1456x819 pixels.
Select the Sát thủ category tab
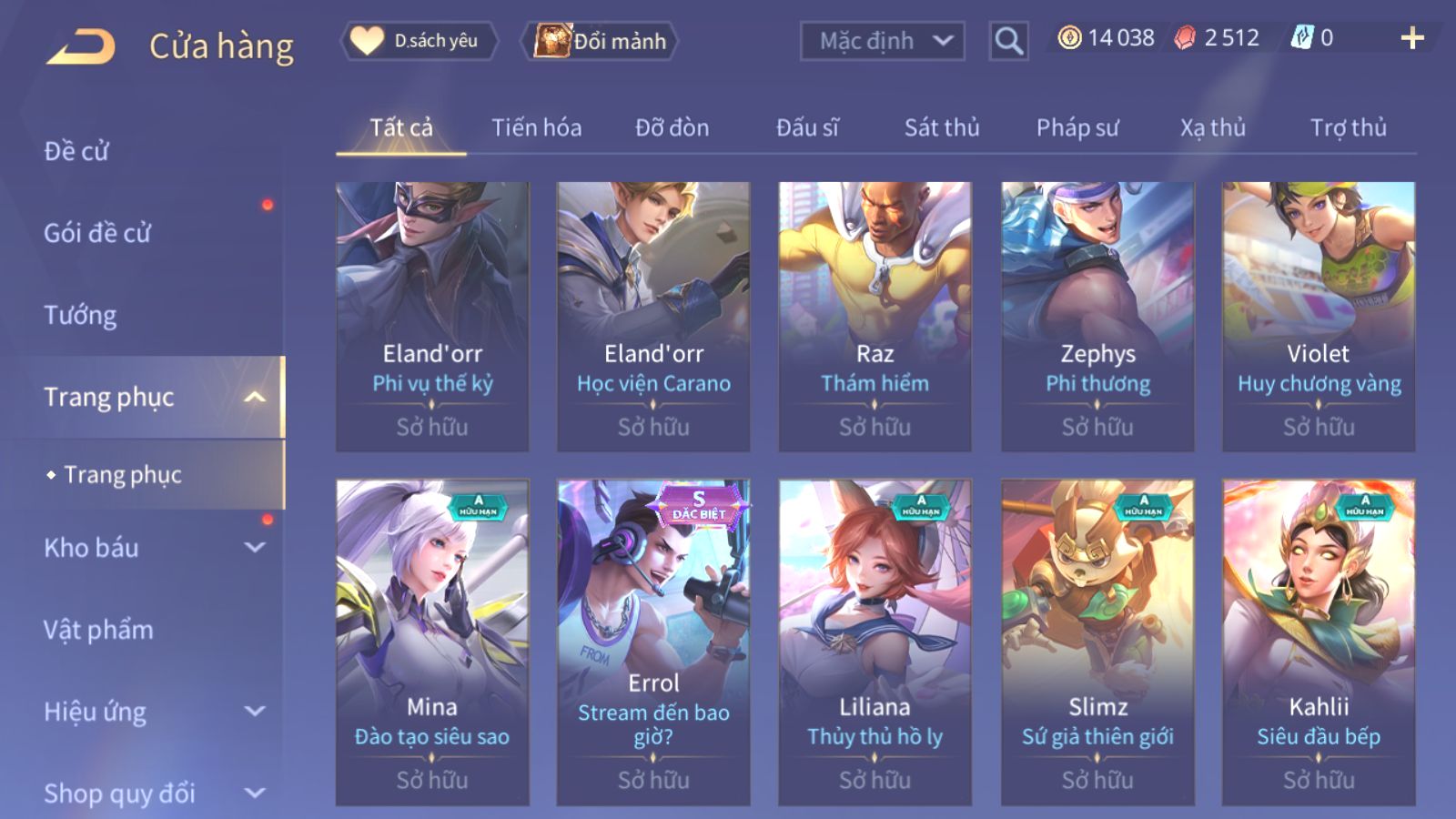pos(941,128)
